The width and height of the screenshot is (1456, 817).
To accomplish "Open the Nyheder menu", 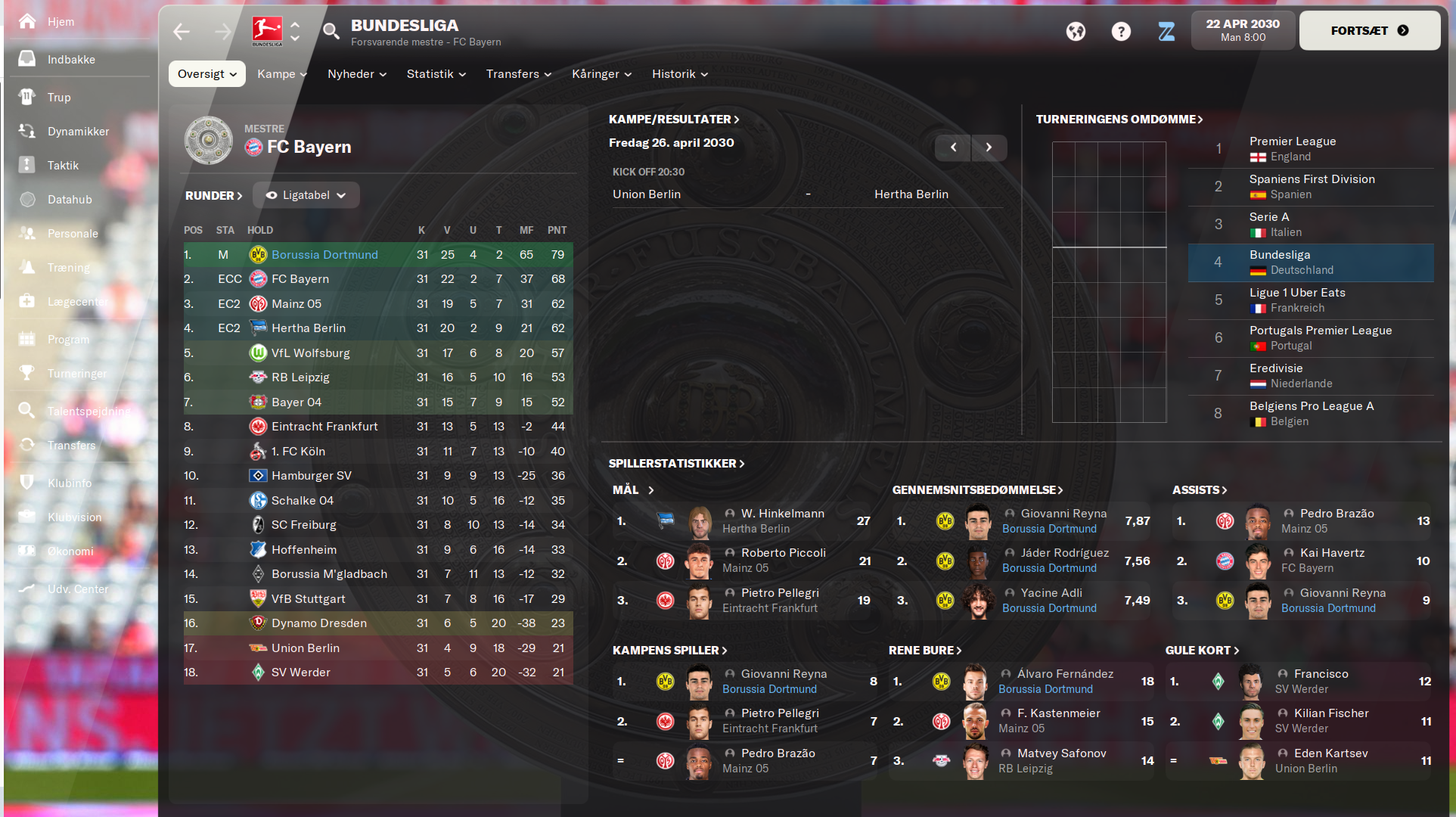I will [355, 73].
